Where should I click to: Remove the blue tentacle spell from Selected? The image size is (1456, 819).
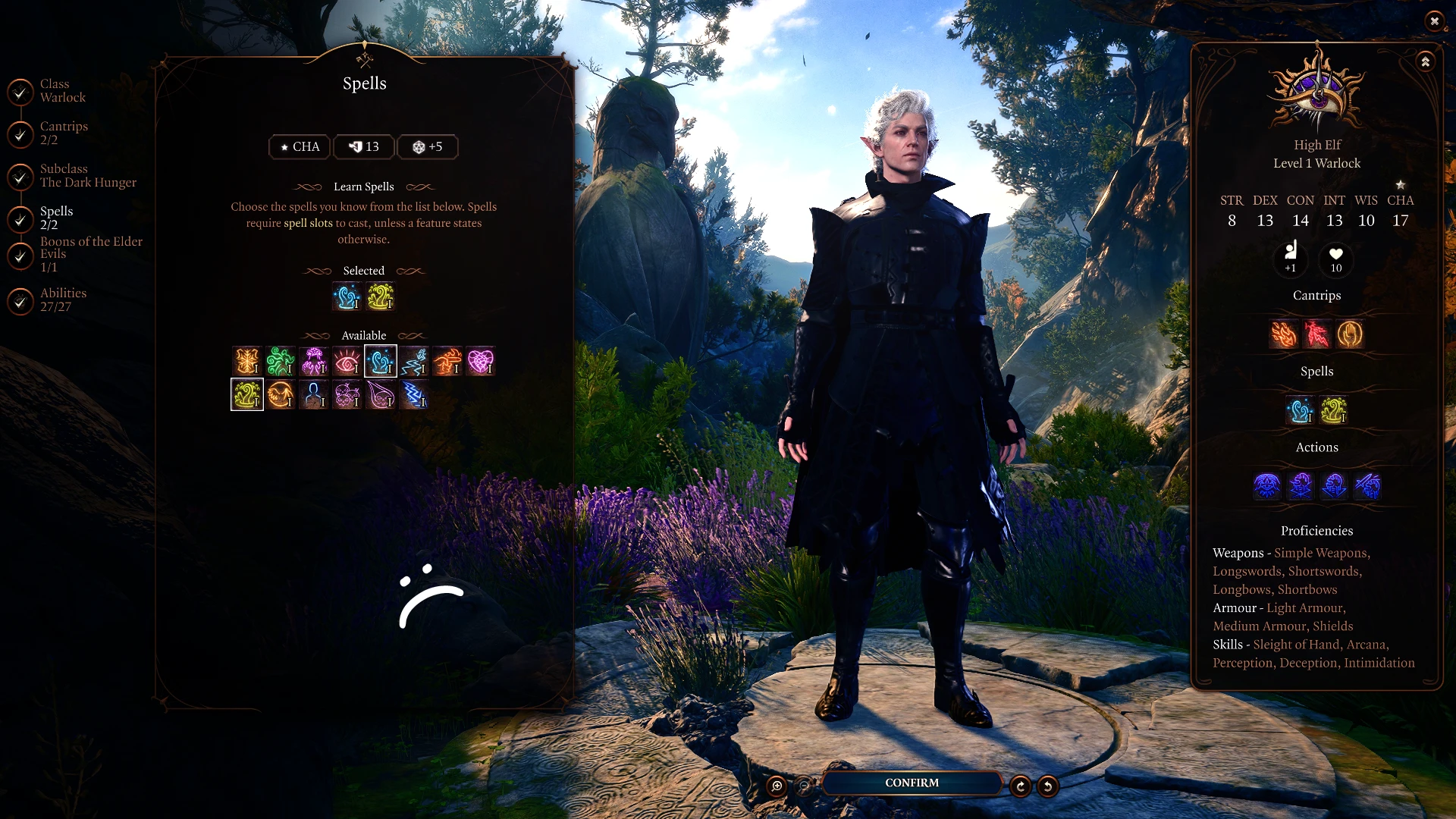point(347,297)
